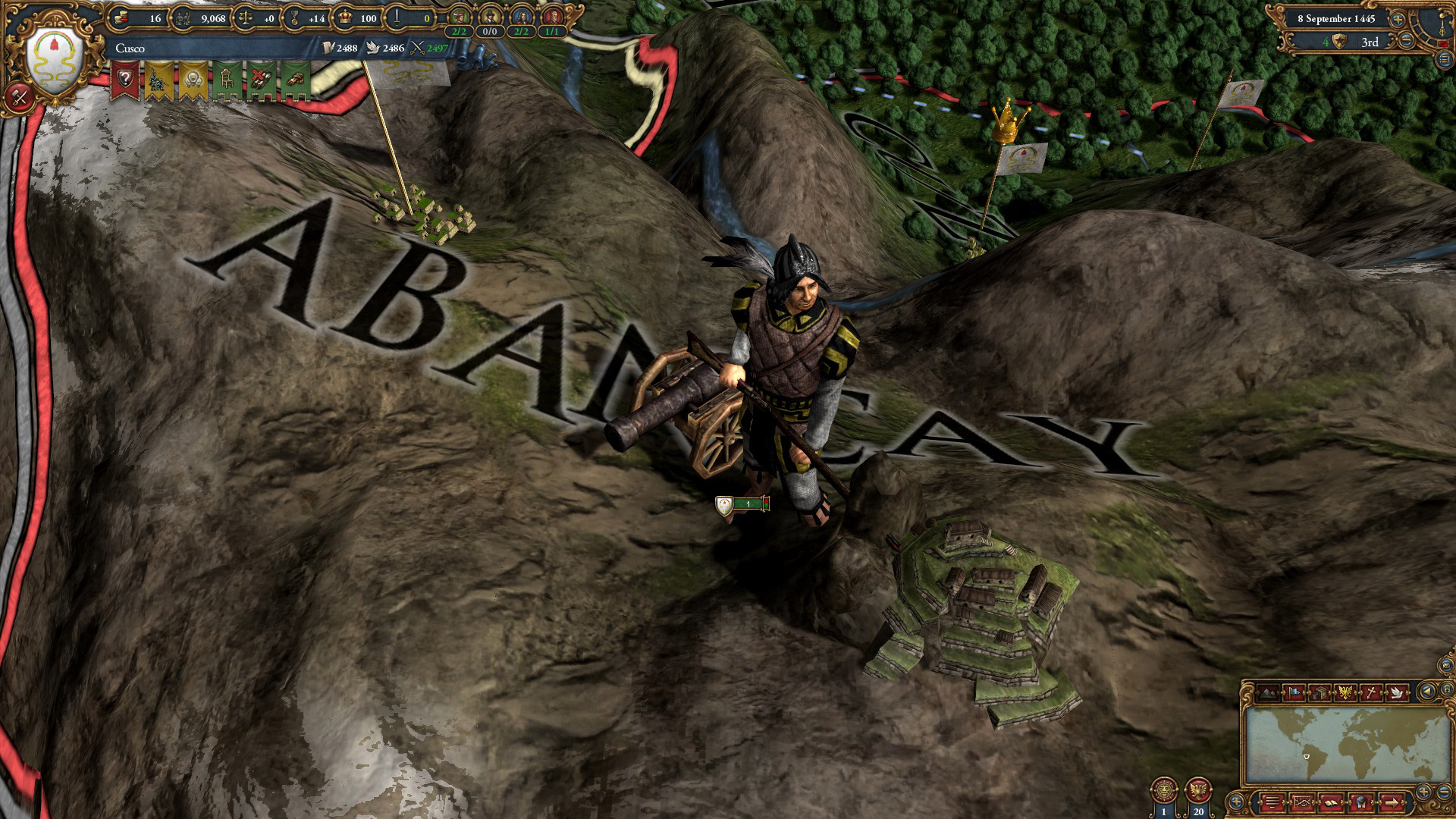Switch to the trade crate map mode
The width and height of the screenshot is (1456, 819).
point(1318,692)
